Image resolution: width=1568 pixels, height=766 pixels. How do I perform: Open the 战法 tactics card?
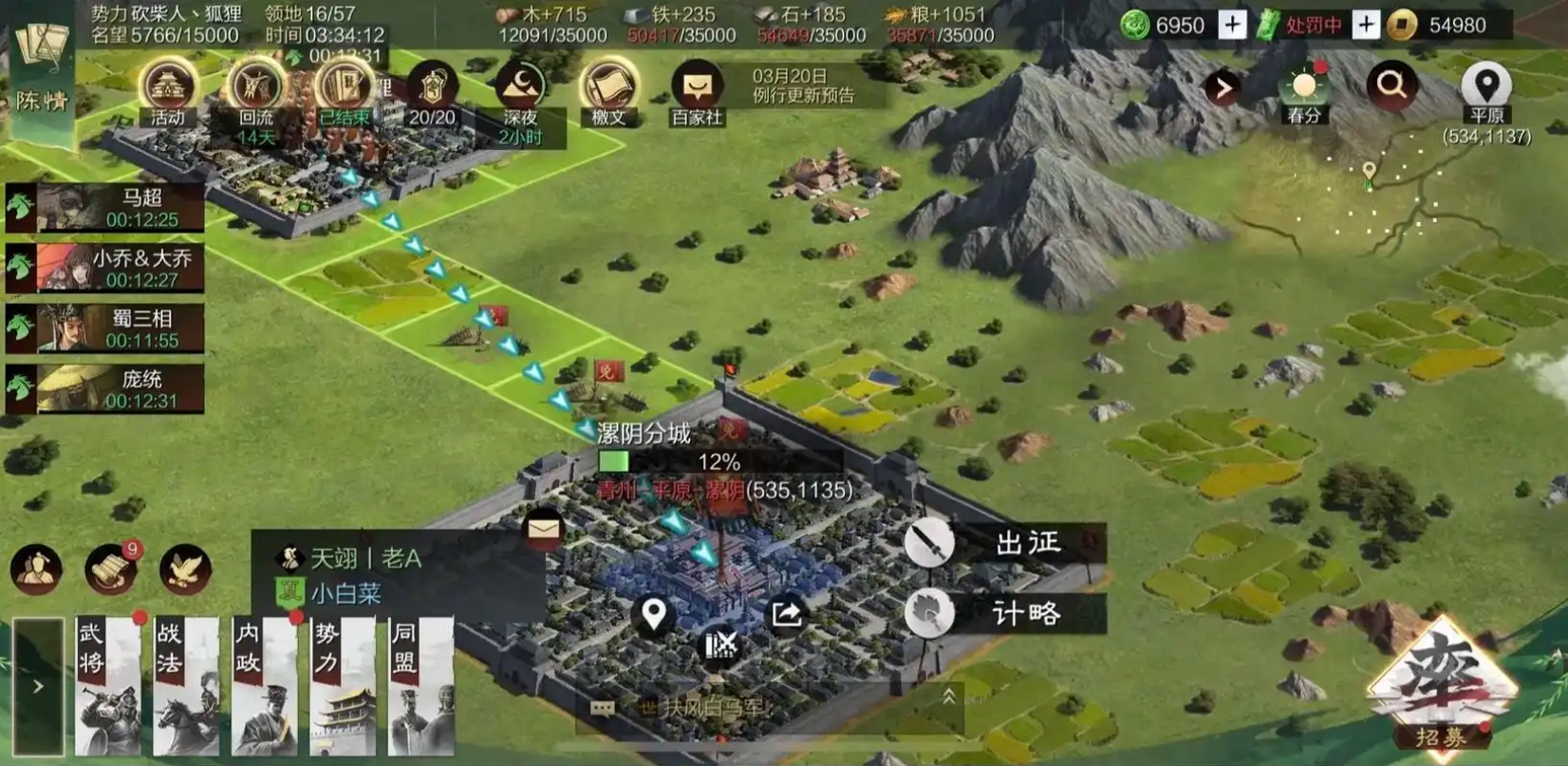point(187,685)
